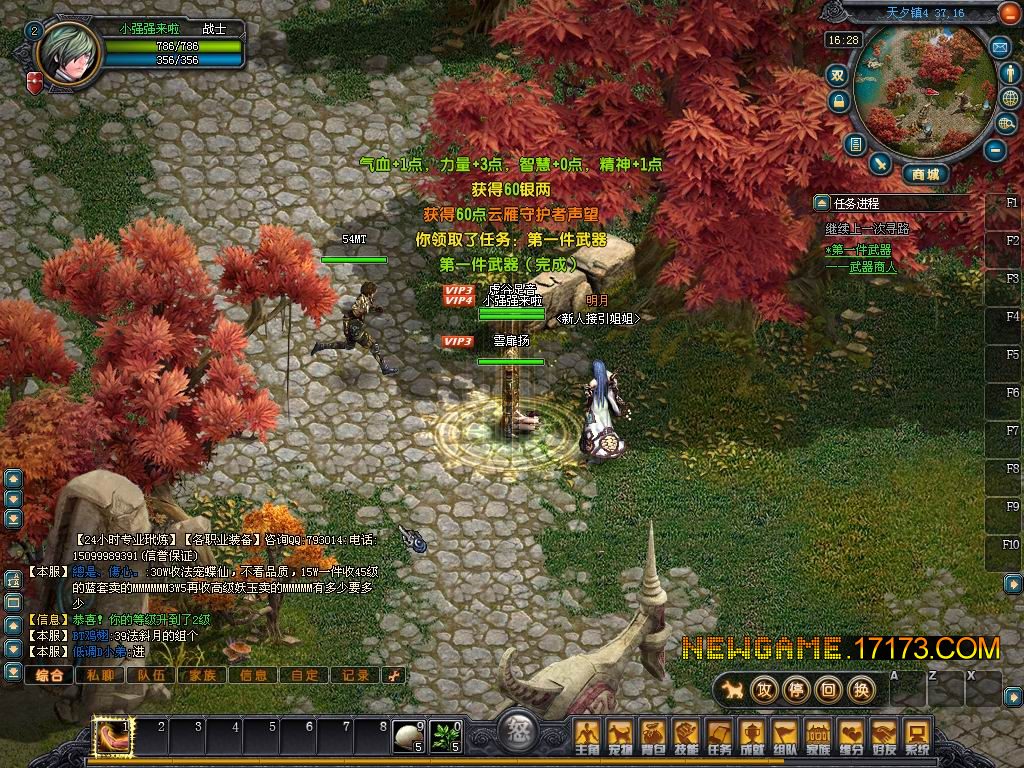The height and width of the screenshot is (768, 1024).
Task: Open the mail envelope icon
Action: click(999, 46)
